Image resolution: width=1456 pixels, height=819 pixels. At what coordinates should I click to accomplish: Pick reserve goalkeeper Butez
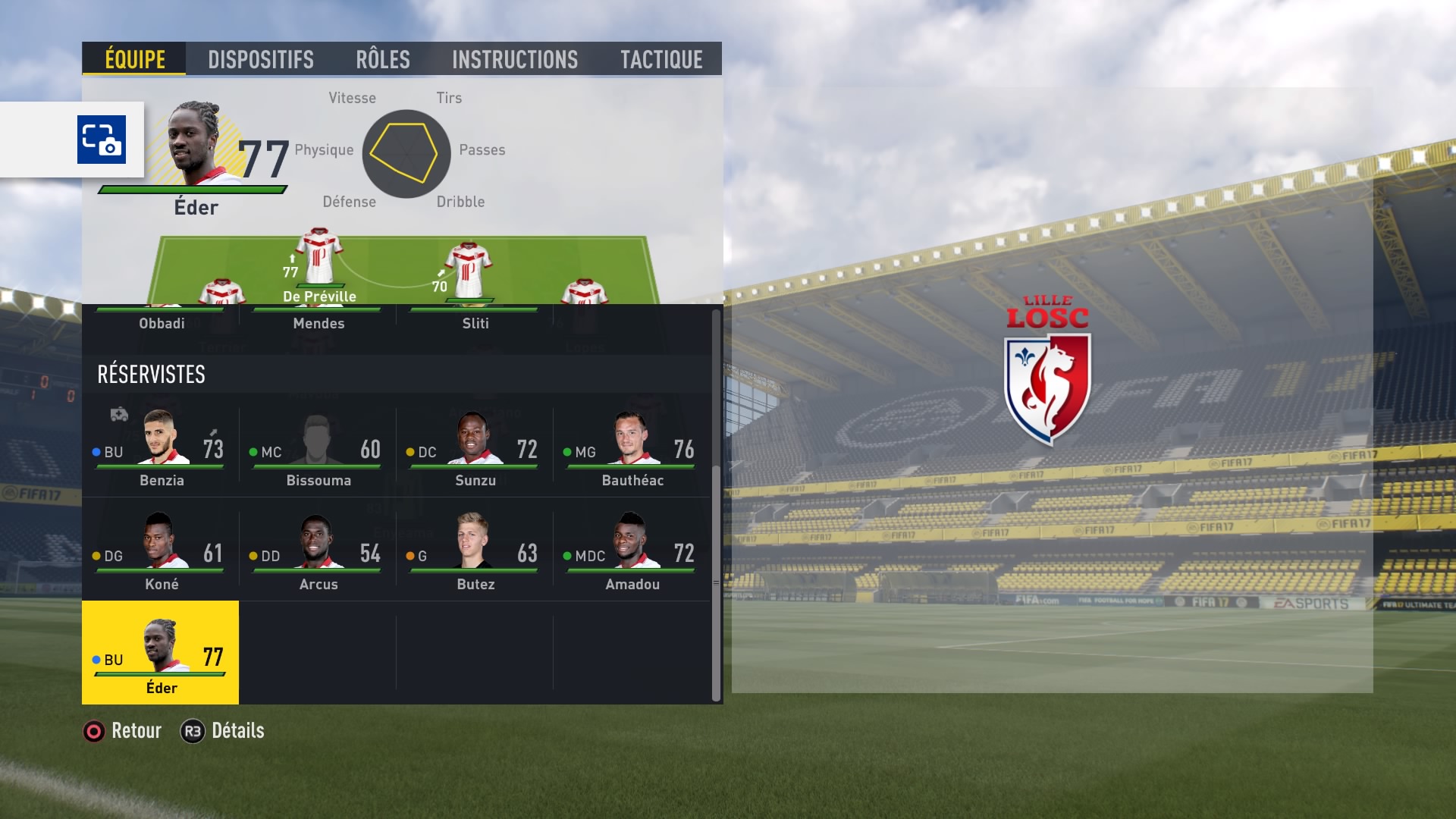[475, 553]
